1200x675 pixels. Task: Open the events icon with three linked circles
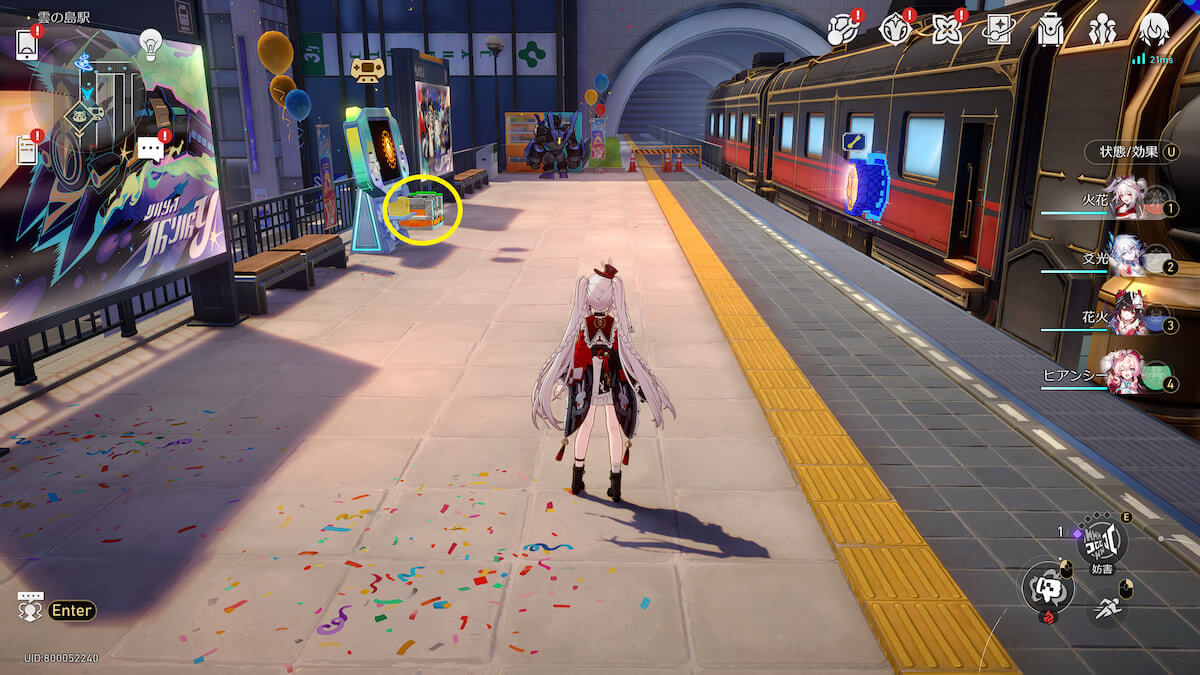coord(842,30)
